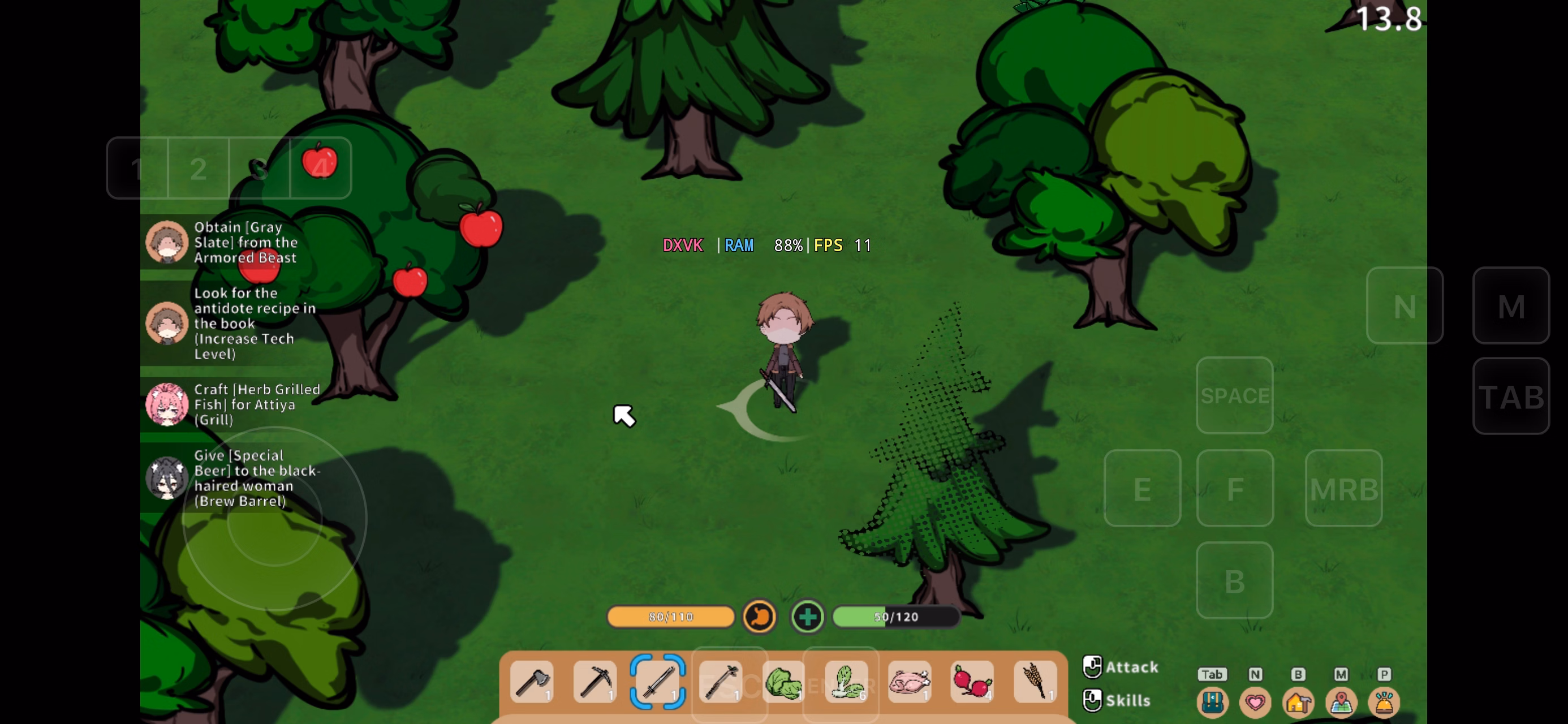Select the pickaxe hotbar slot

click(595, 682)
